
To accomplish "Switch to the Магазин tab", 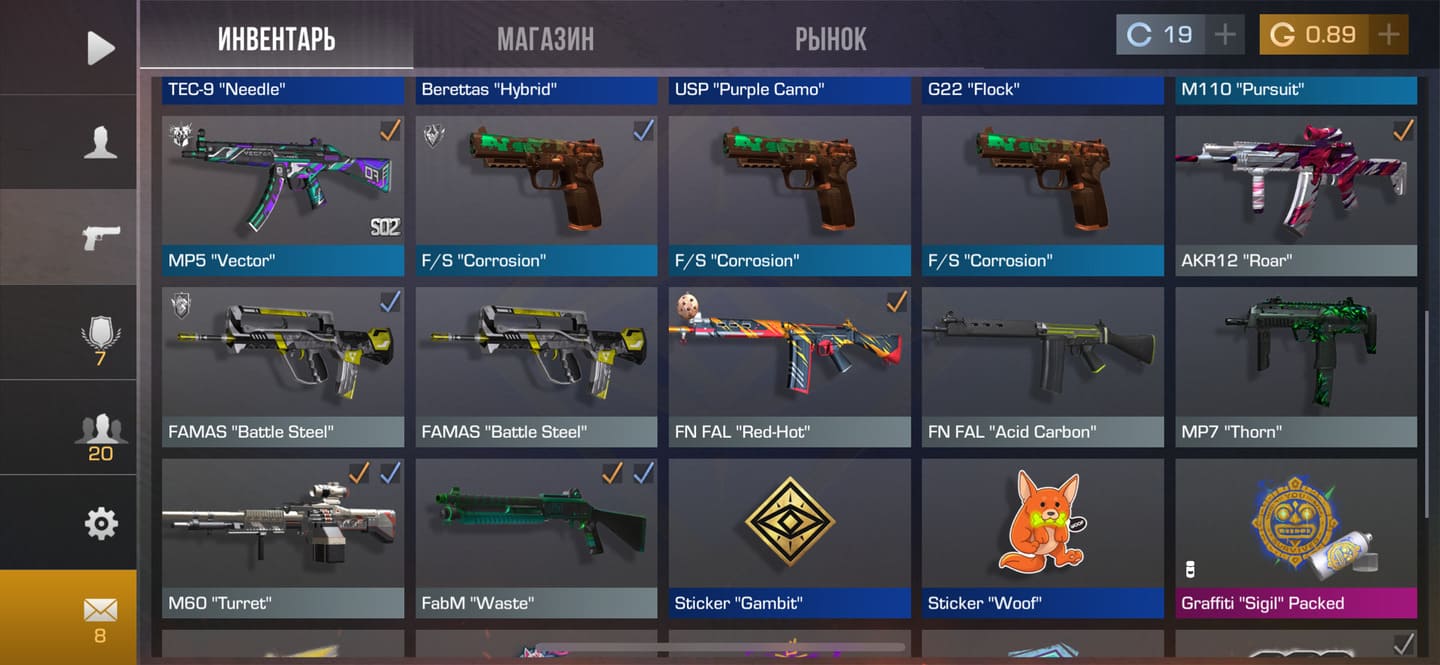I will (x=545, y=39).
